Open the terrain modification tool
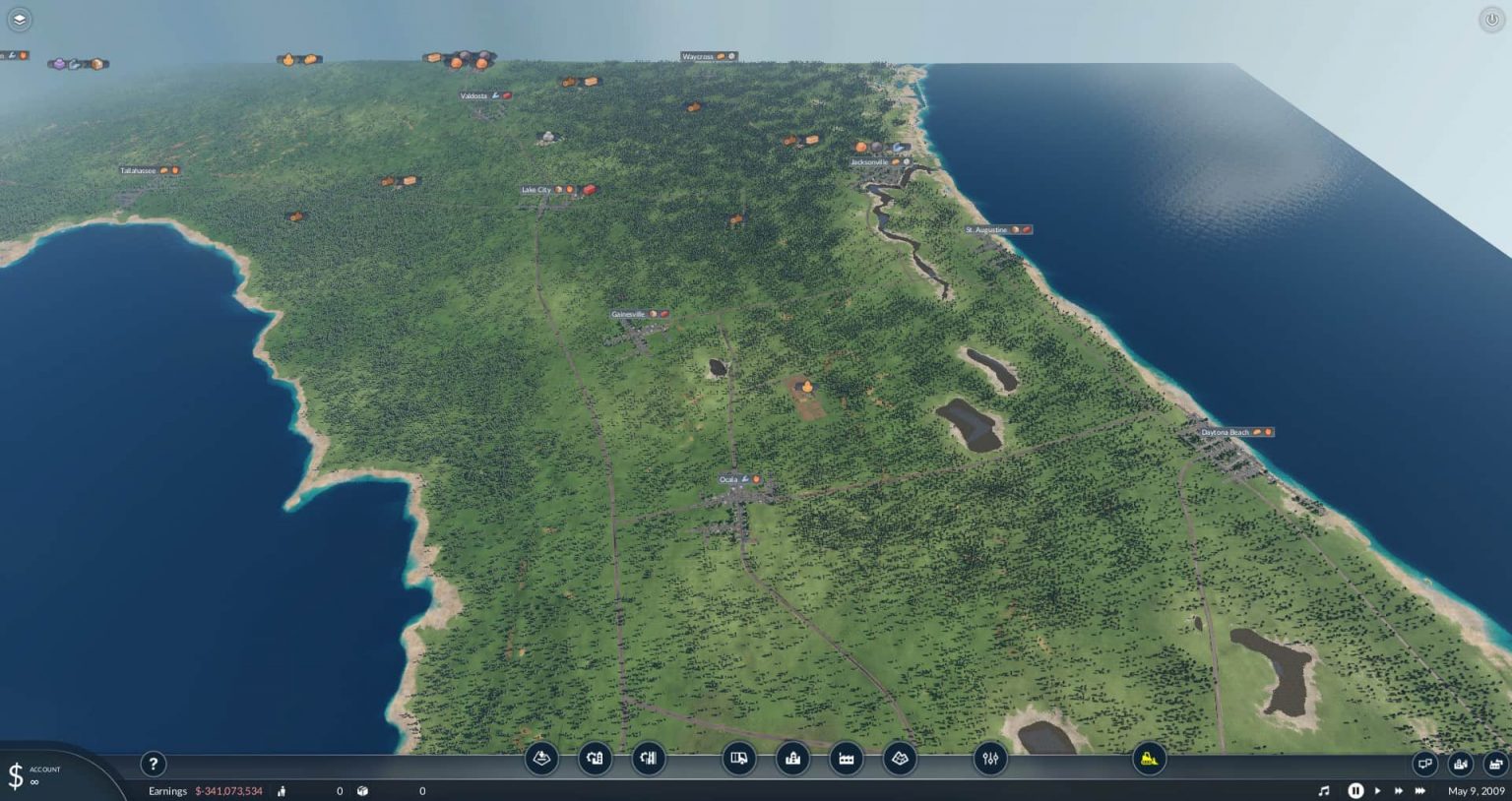The image size is (1512, 801). [x=542, y=759]
